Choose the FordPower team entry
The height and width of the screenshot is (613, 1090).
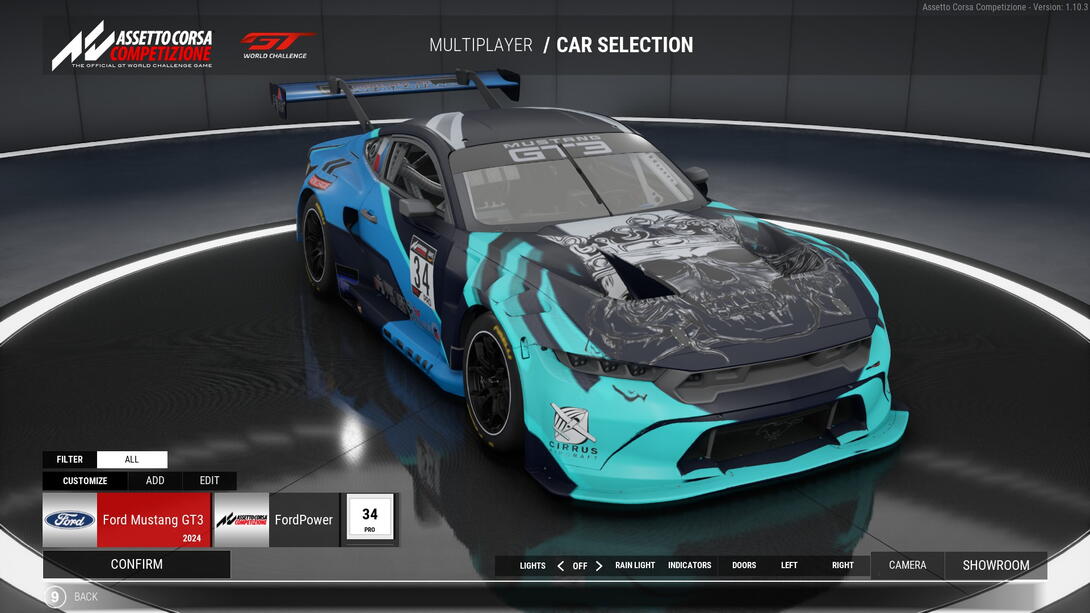pyautogui.click(x=276, y=520)
